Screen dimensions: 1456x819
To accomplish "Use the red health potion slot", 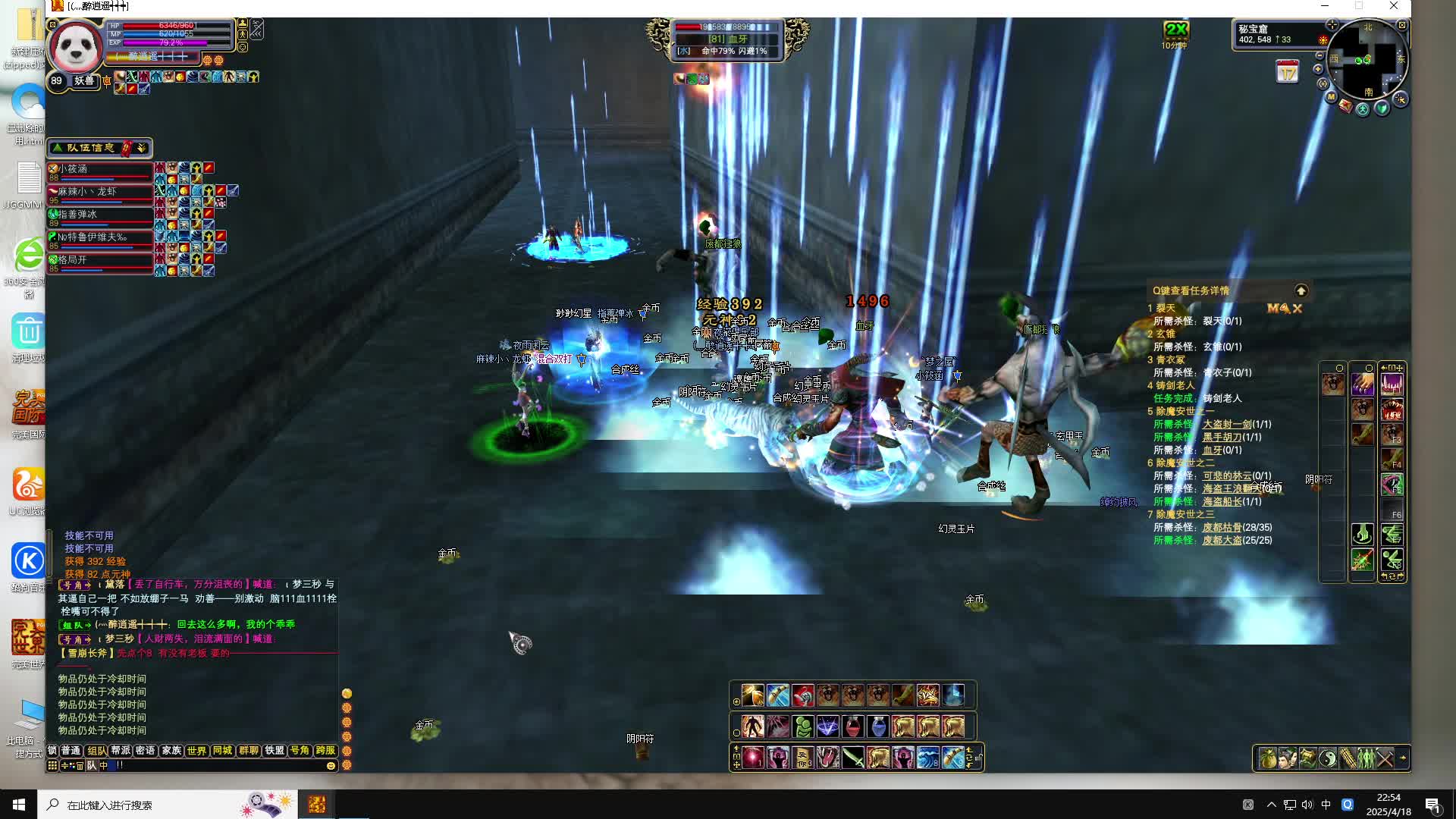I will click(853, 726).
